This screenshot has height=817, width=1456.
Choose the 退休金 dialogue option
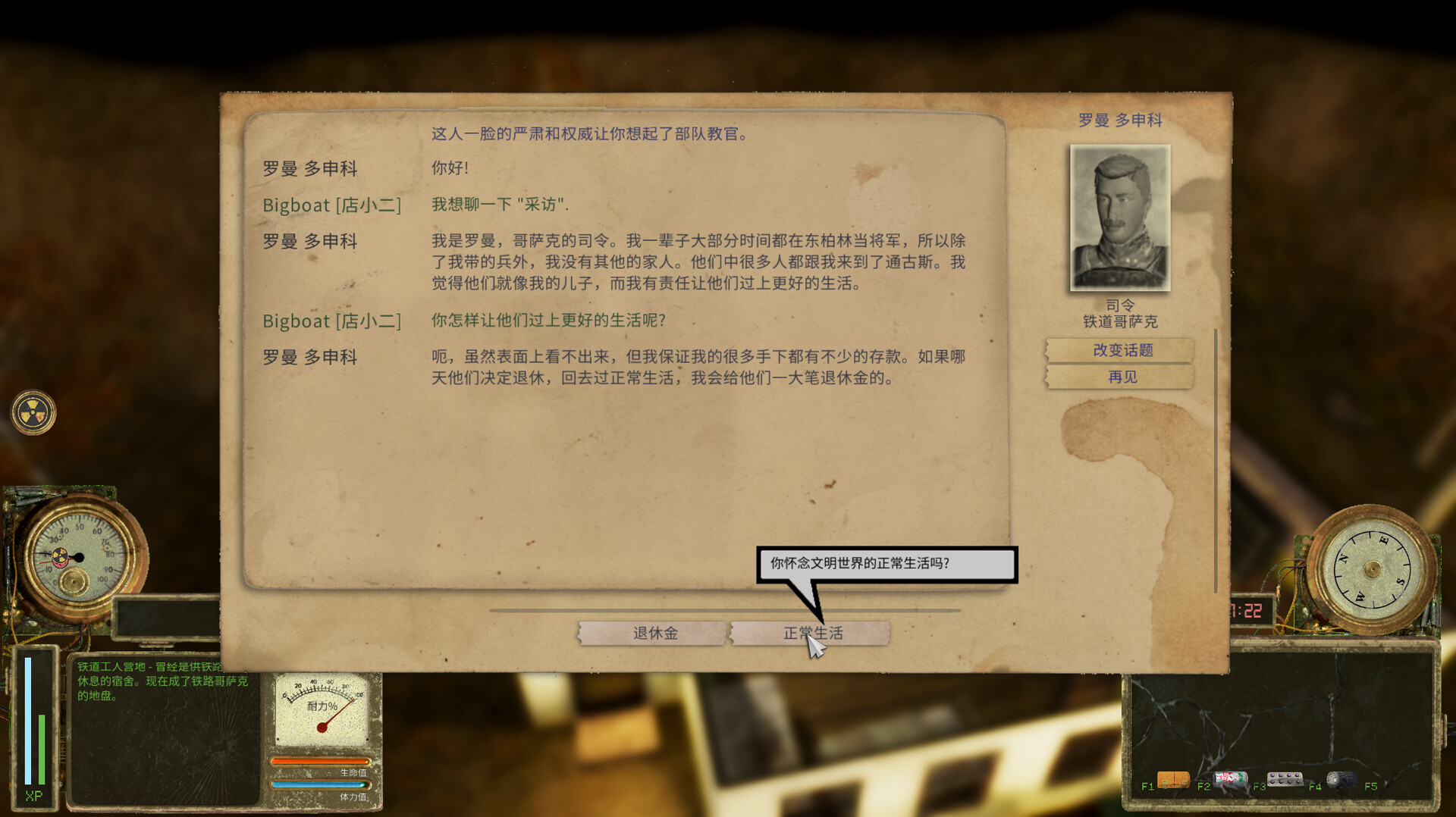(x=654, y=633)
